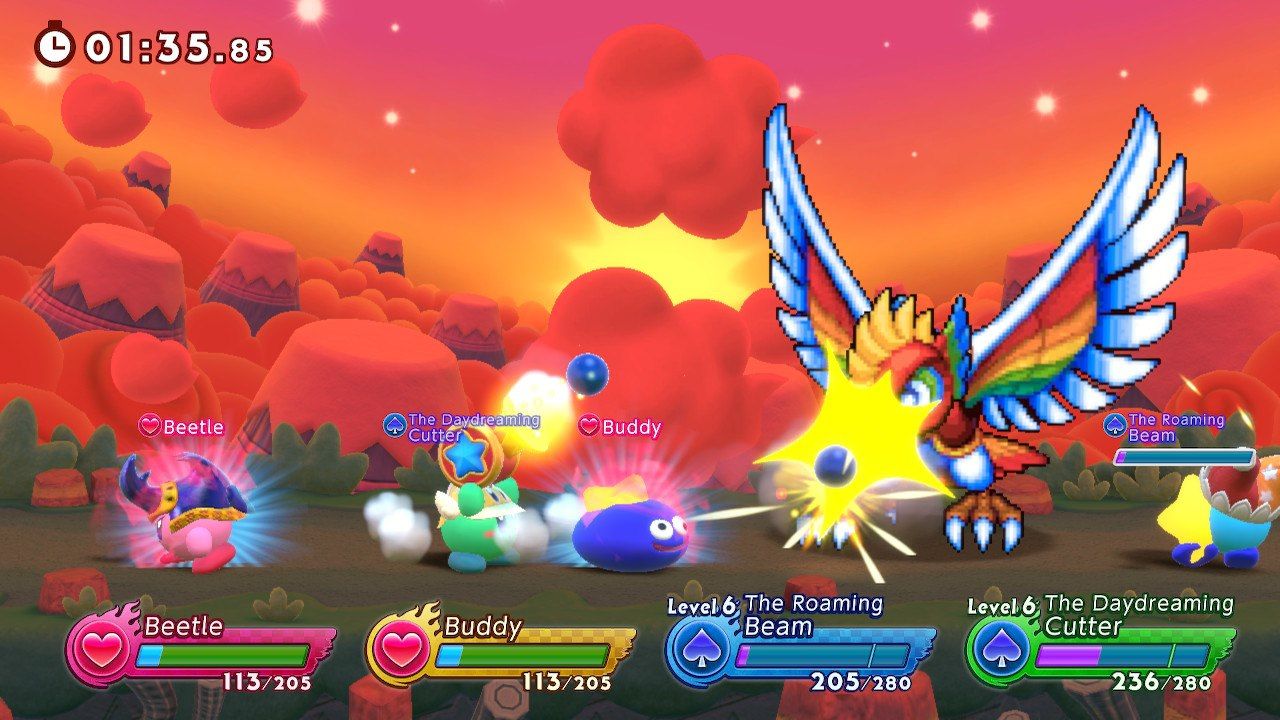Select the Buddy name tag above the blue blob
Image resolution: width=1280 pixels, height=720 pixels.
click(621, 427)
